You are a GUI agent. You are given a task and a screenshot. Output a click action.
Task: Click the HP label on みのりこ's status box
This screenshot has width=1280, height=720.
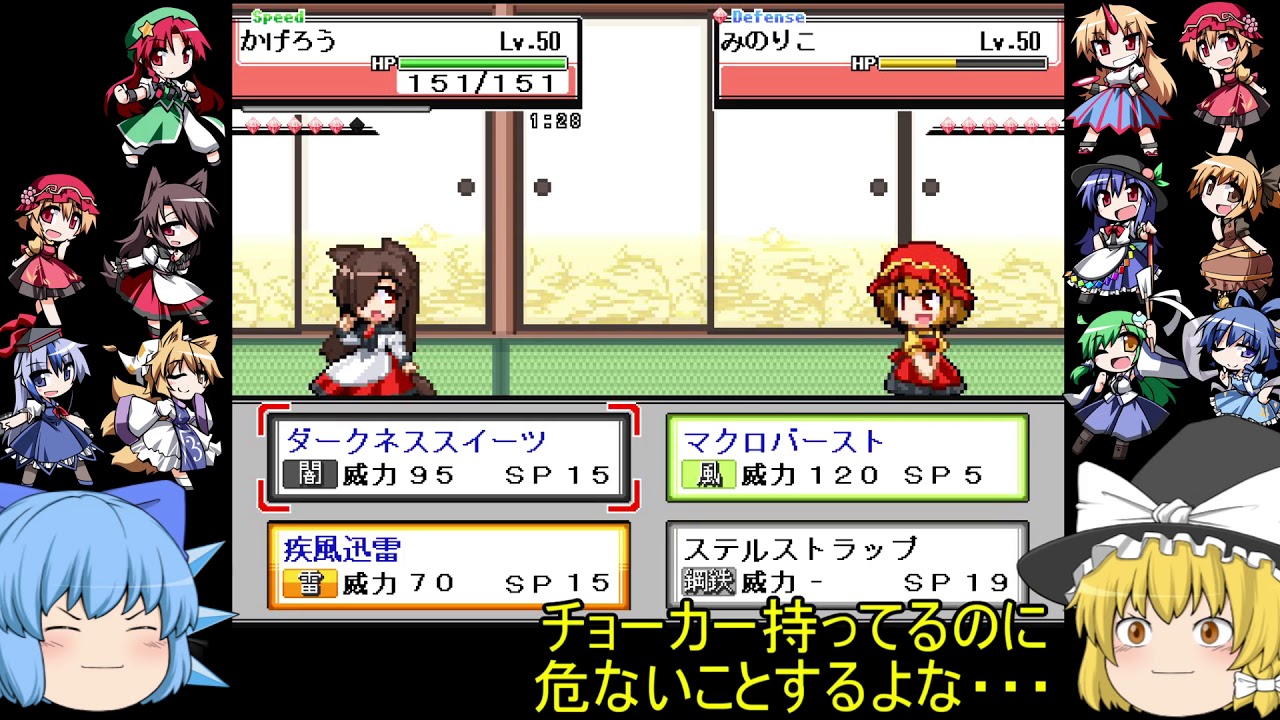coord(863,61)
